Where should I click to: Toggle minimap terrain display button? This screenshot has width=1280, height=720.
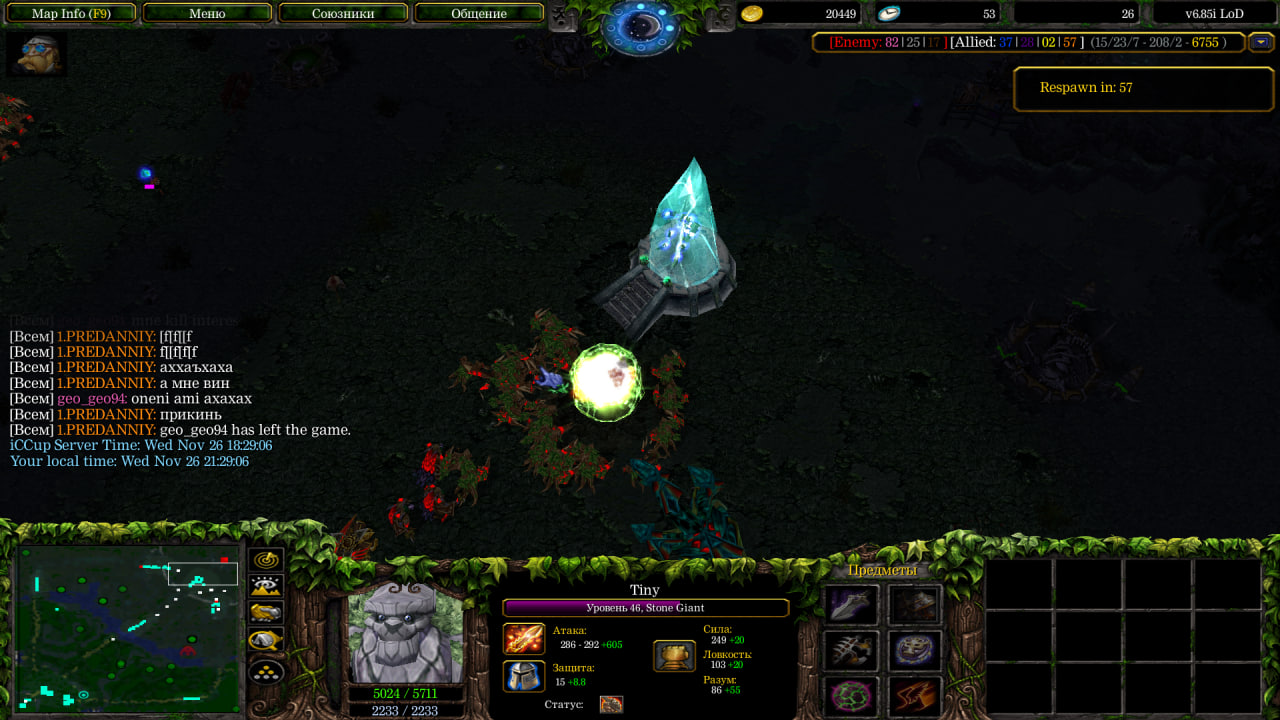[266, 587]
